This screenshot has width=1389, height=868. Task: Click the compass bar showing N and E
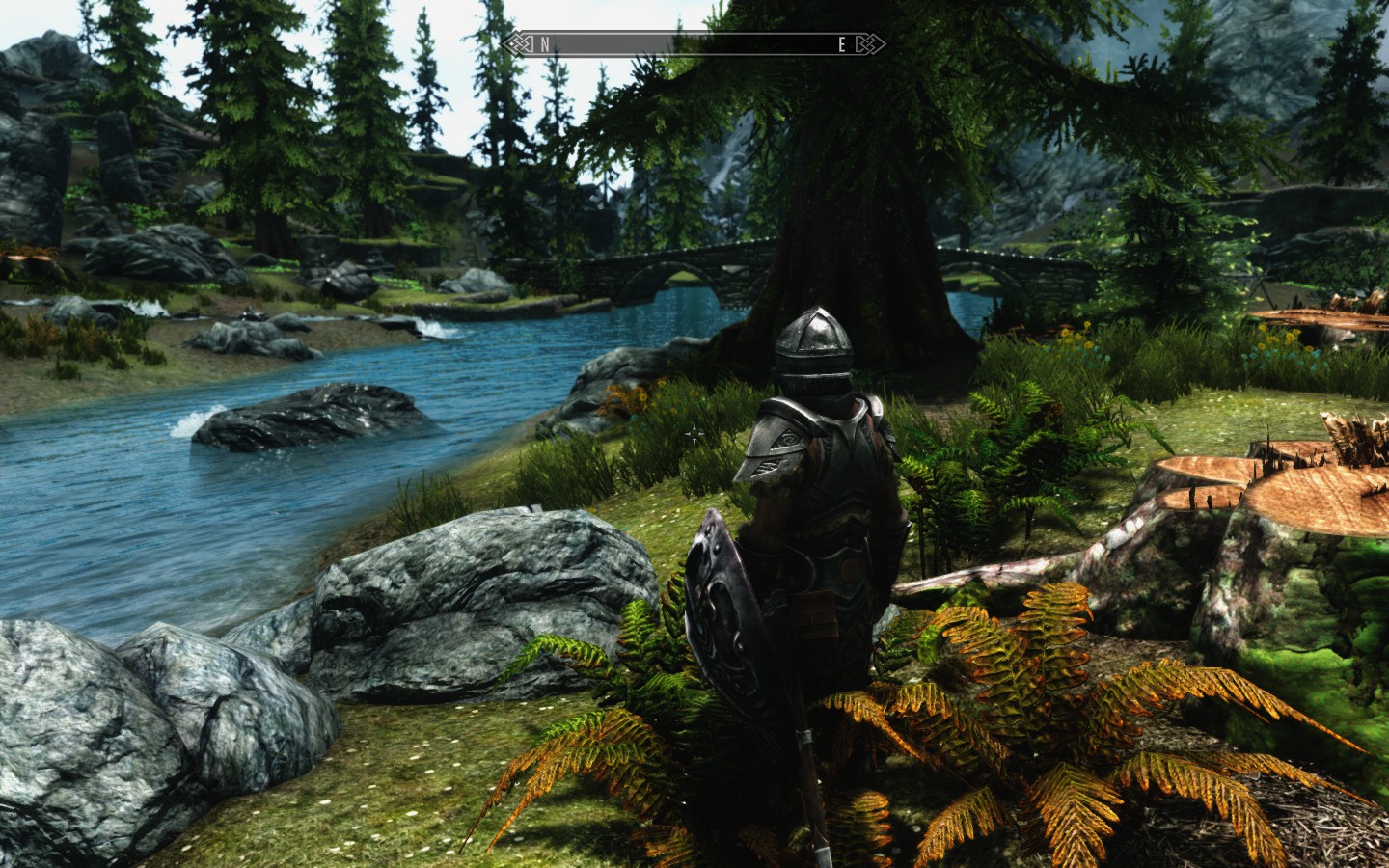[693, 43]
